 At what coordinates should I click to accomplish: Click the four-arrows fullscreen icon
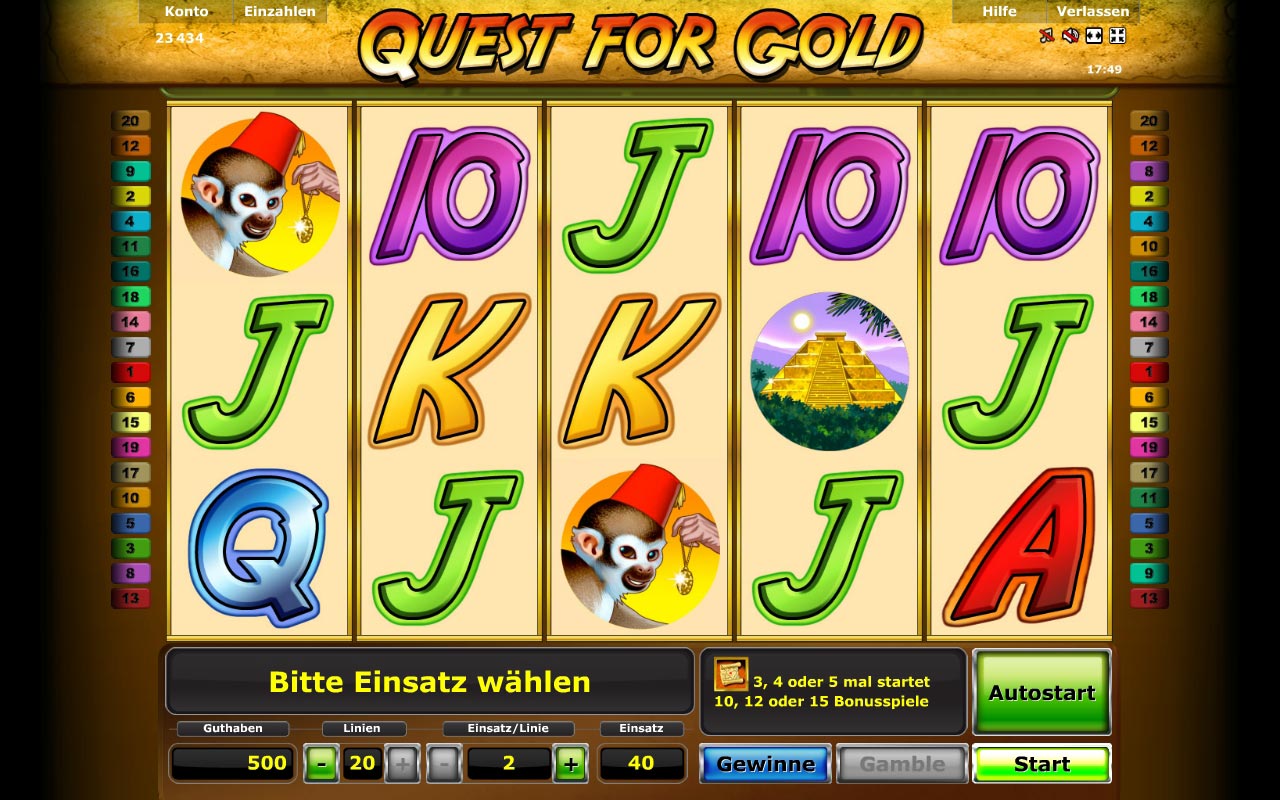1118,36
